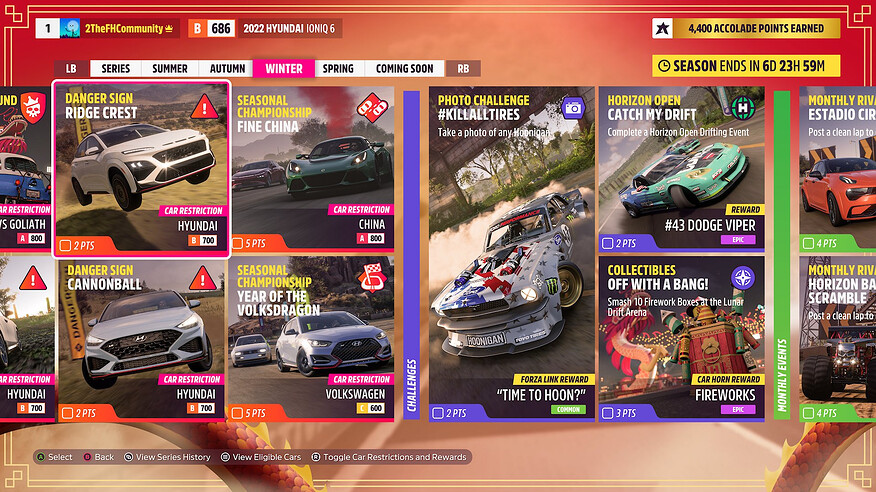This screenshot has height=492, width=876.
Task: Choose the Winter season tab
Action: (284, 69)
